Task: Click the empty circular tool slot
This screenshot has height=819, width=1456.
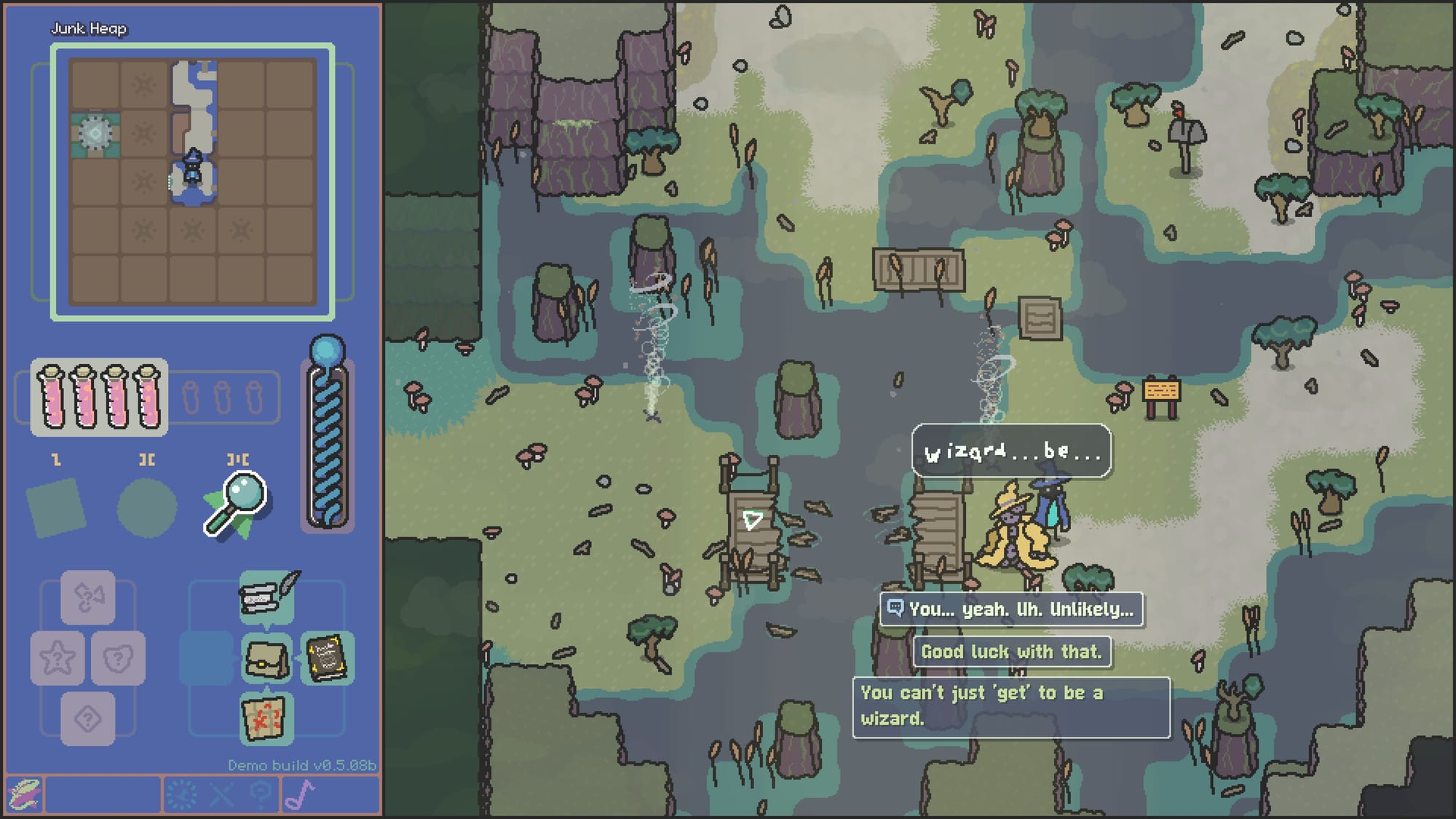Action: [147, 507]
